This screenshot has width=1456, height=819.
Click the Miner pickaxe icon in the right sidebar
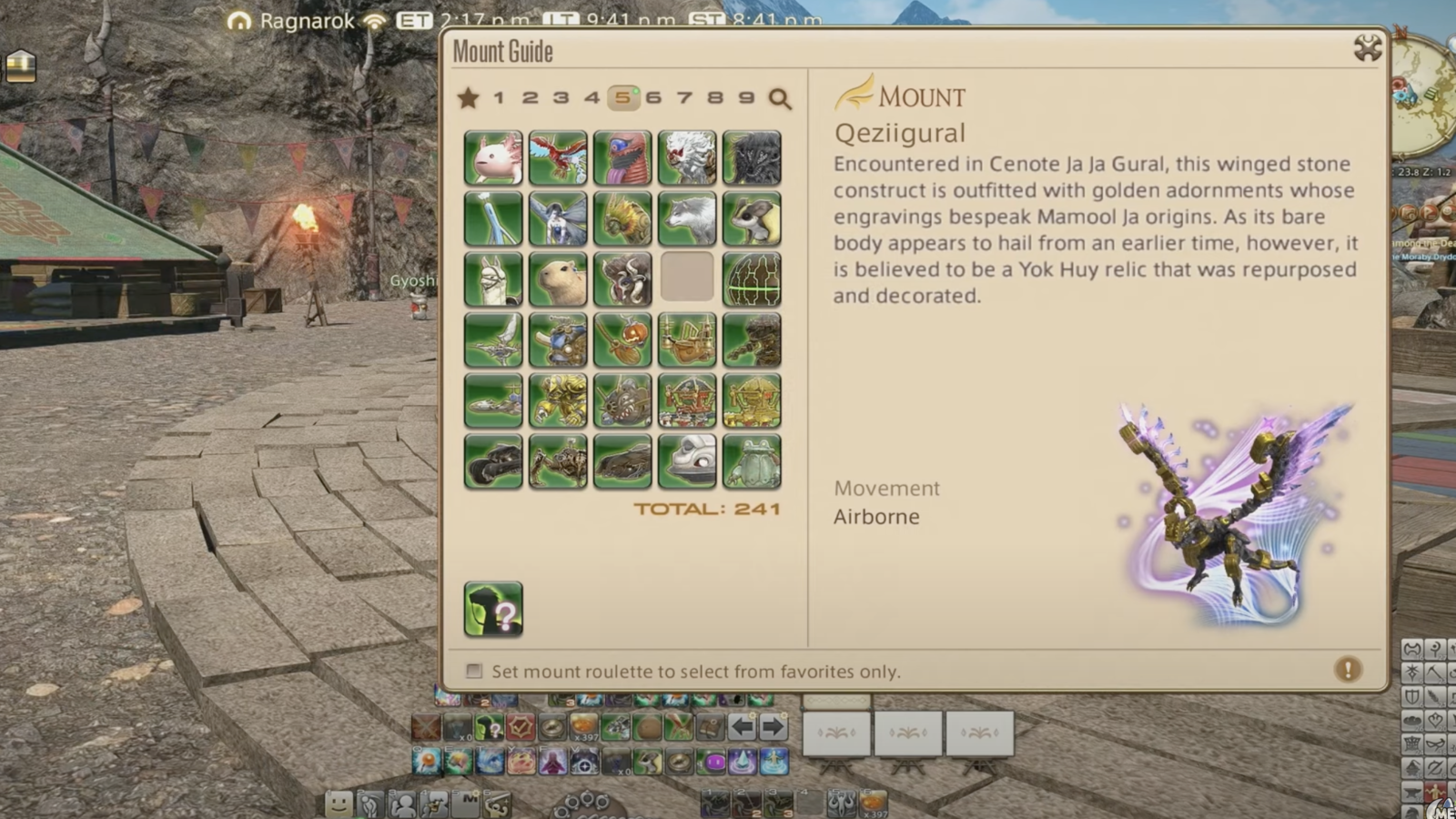point(1434,672)
